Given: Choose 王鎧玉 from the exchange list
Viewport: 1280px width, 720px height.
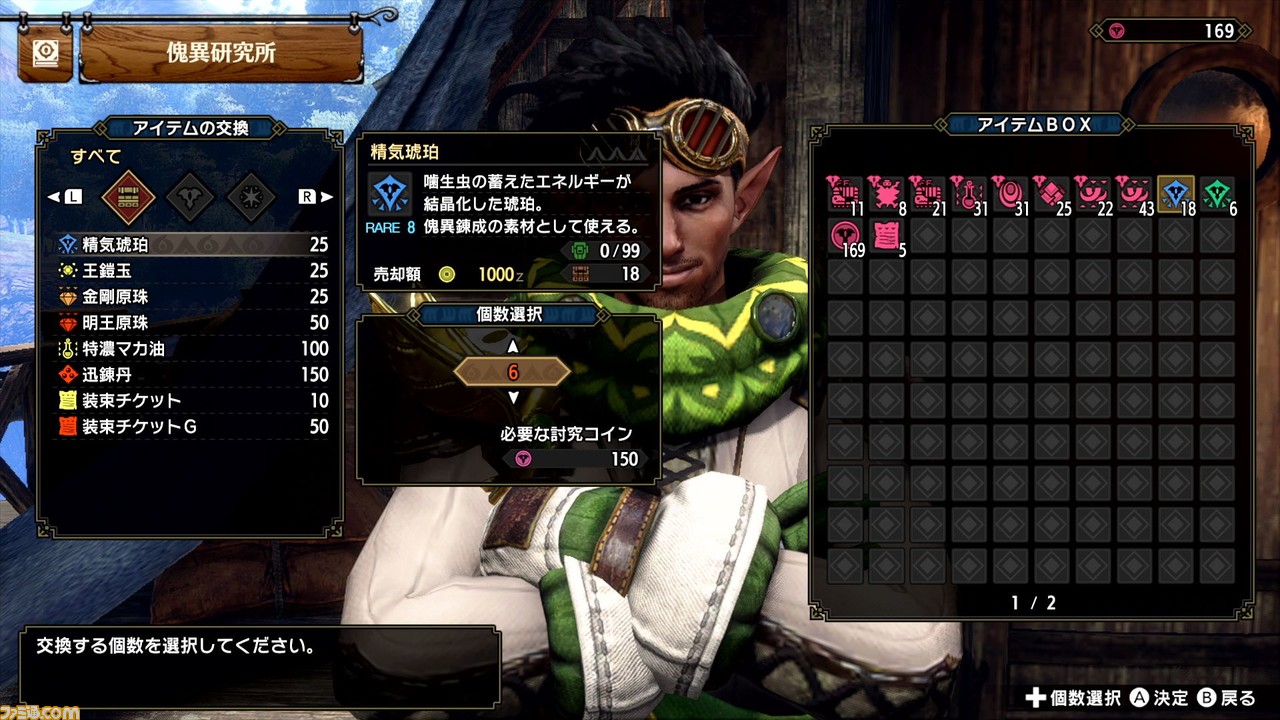Looking at the screenshot, I should point(190,271).
